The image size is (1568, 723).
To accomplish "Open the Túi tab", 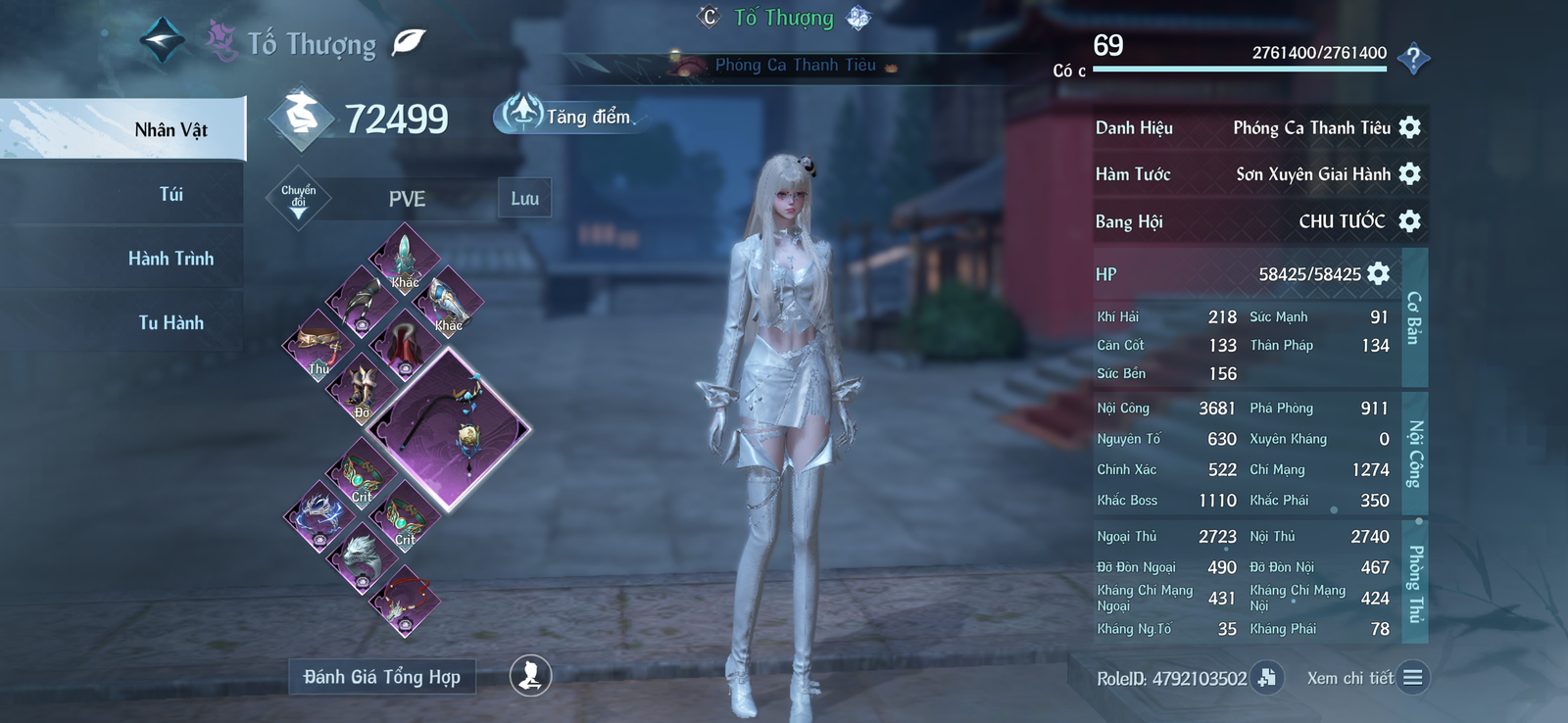I will pyautogui.click(x=171, y=194).
